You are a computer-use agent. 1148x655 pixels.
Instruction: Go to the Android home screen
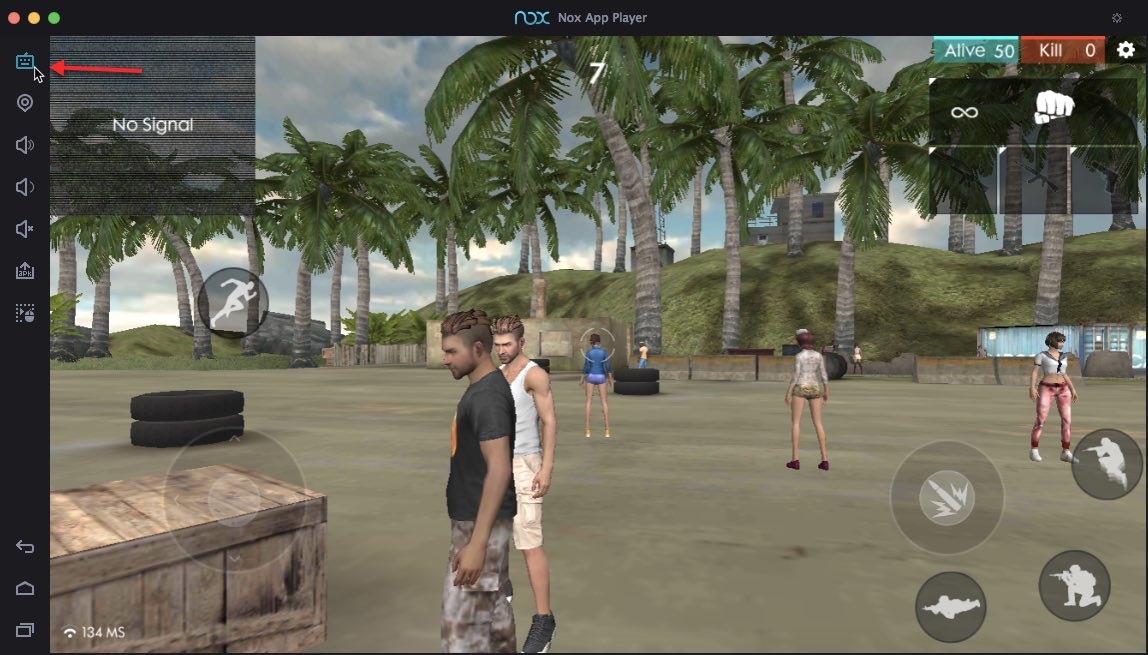[25, 588]
